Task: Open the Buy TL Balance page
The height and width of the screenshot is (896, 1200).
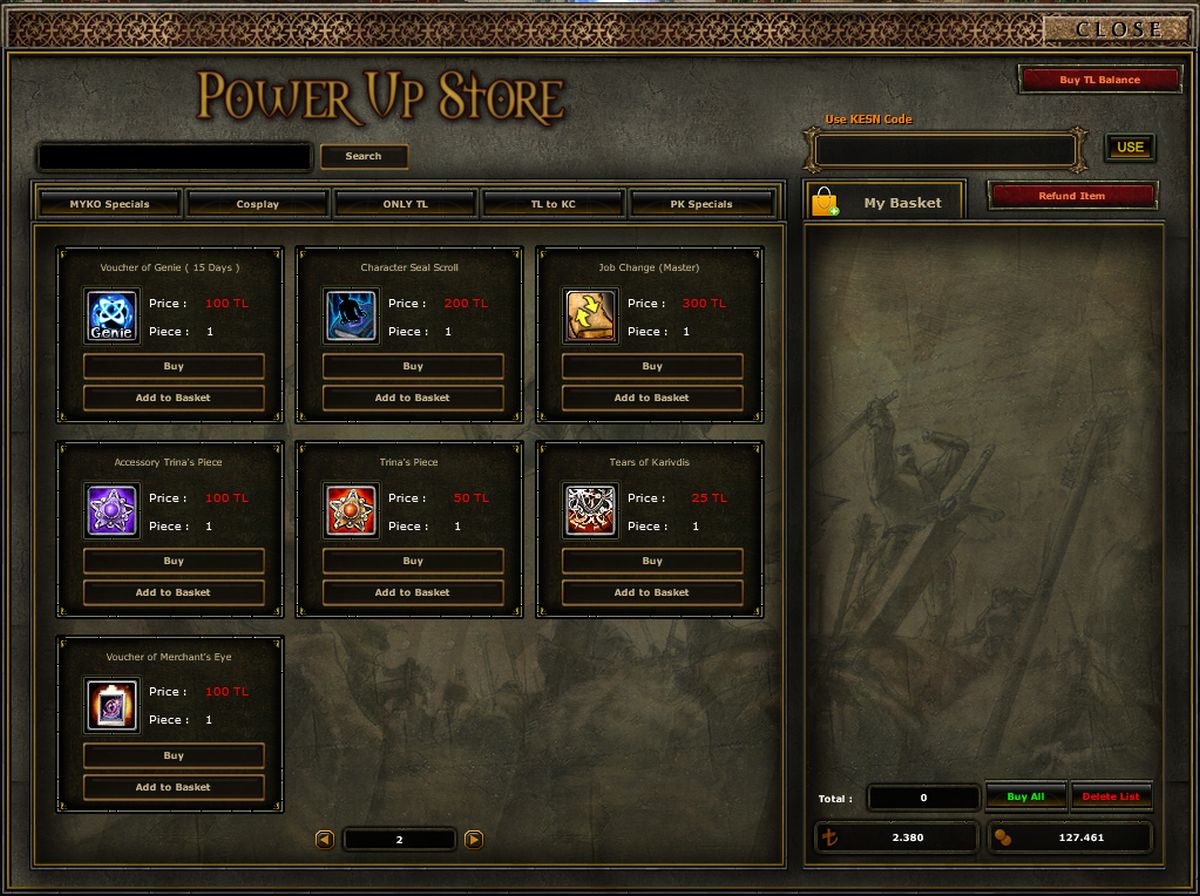Action: pos(1099,80)
